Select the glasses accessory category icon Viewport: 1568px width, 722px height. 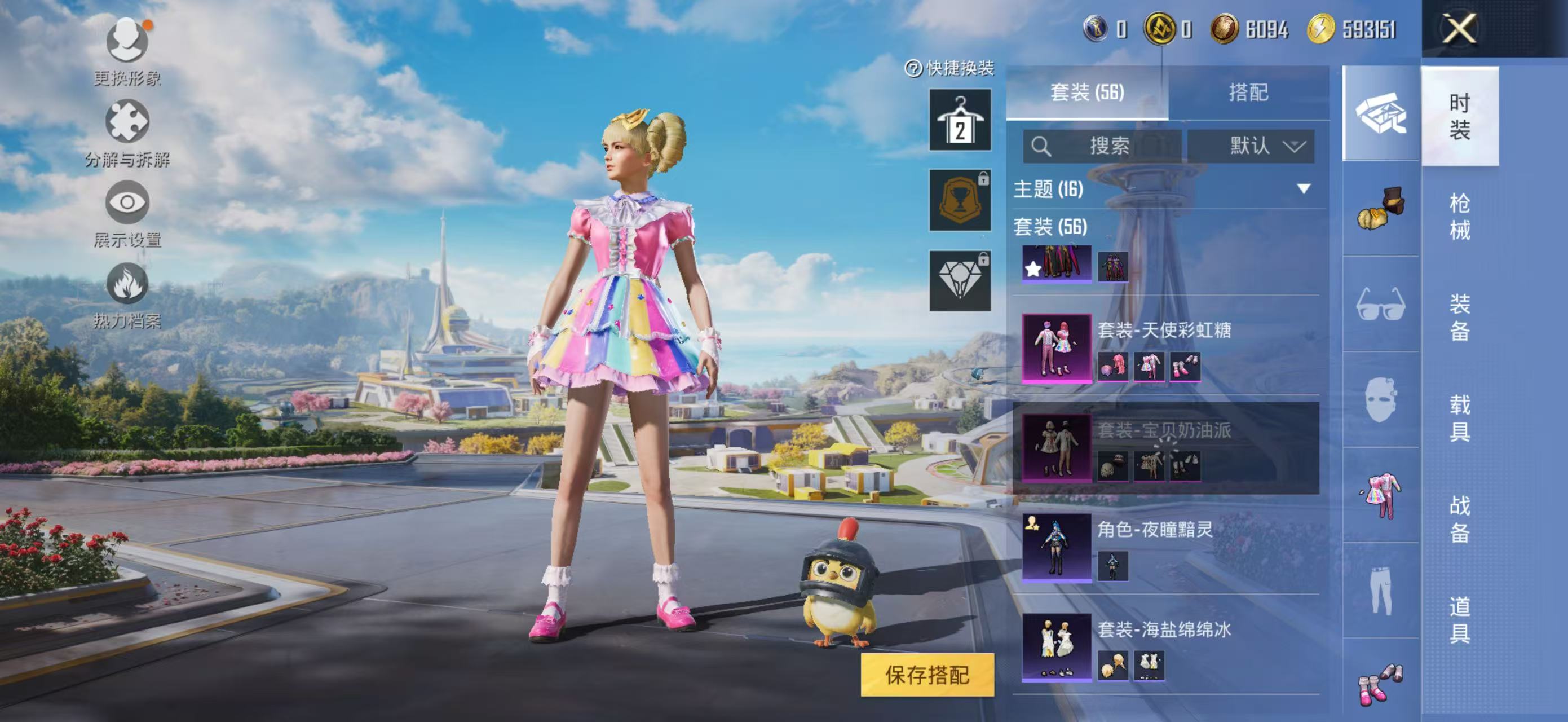tap(1380, 305)
